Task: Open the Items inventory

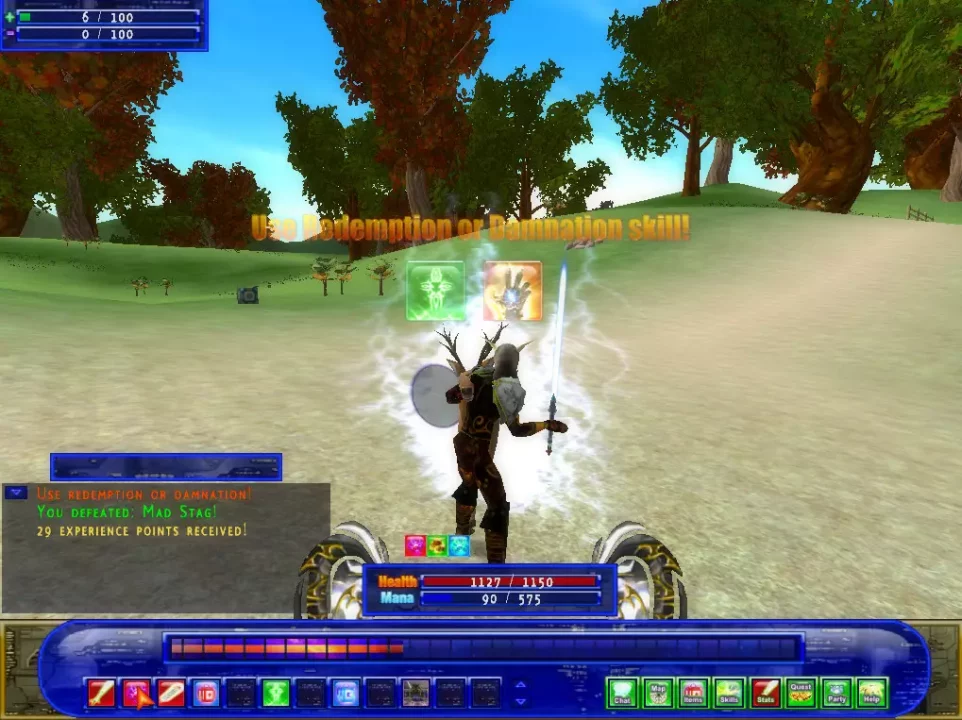Action: pyautogui.click(x=693, y=693)
